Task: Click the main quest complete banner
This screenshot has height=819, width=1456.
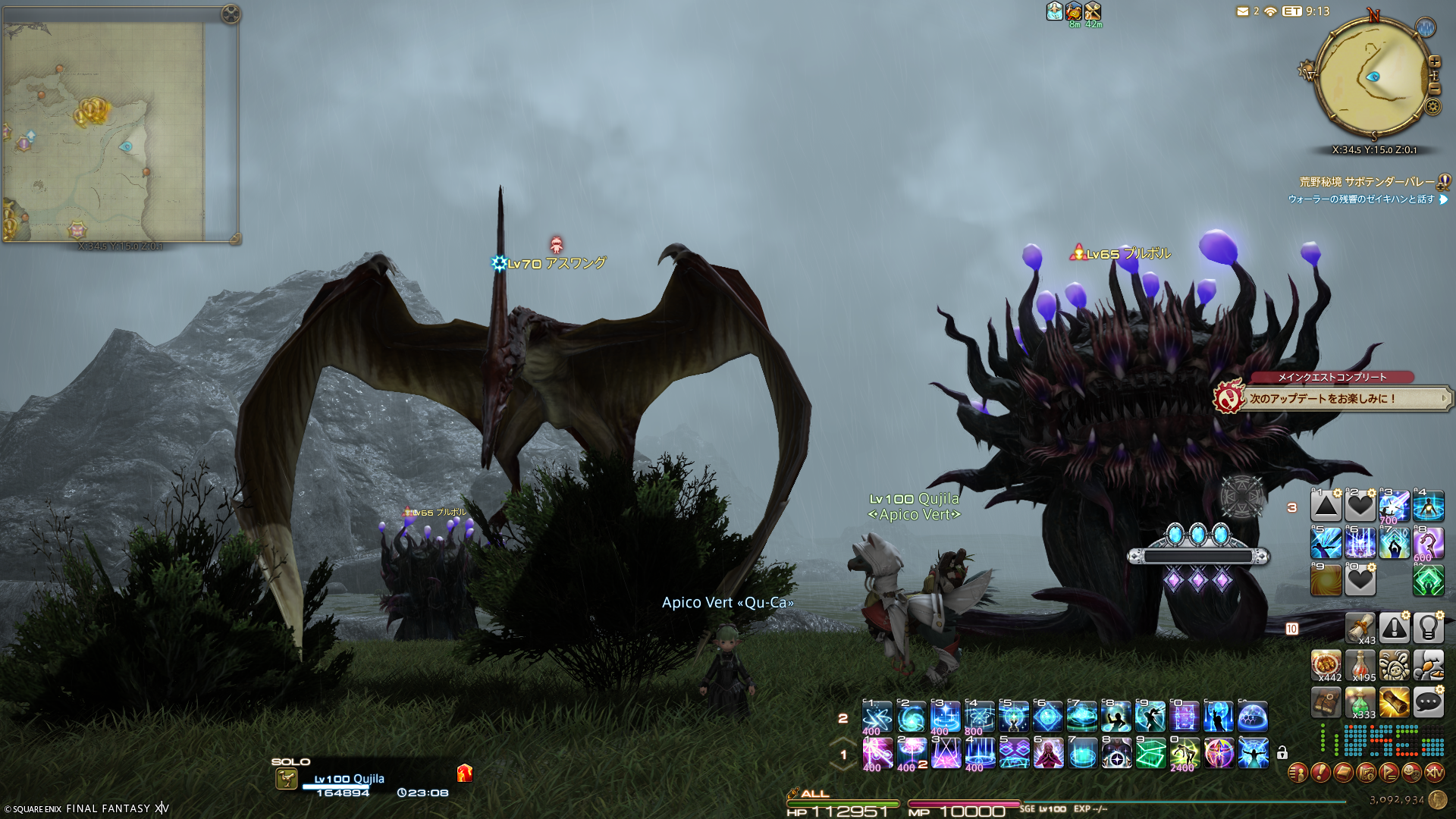Action: pyautogui.click(x=1332, y=397)
